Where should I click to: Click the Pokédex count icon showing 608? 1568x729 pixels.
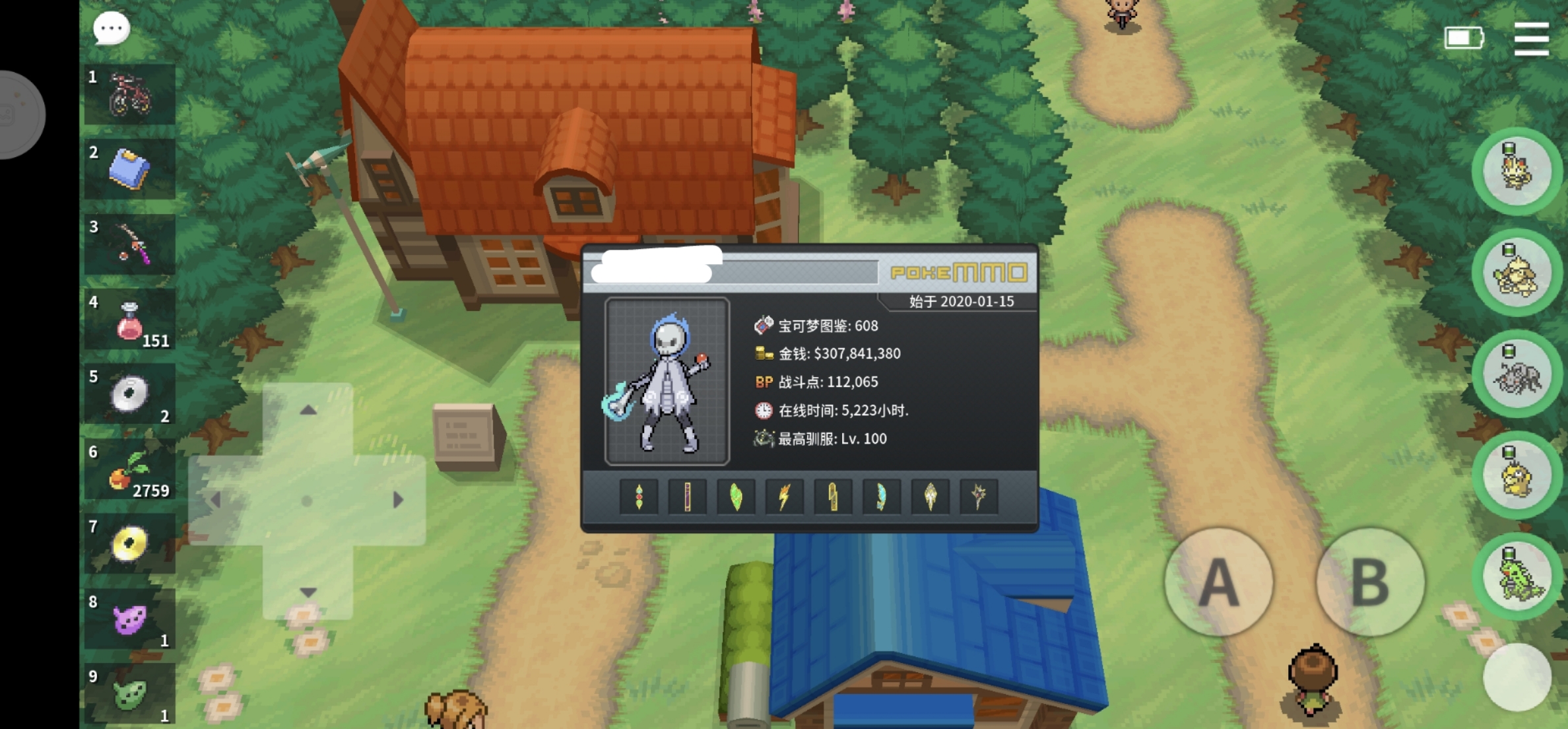click(762, 325)
